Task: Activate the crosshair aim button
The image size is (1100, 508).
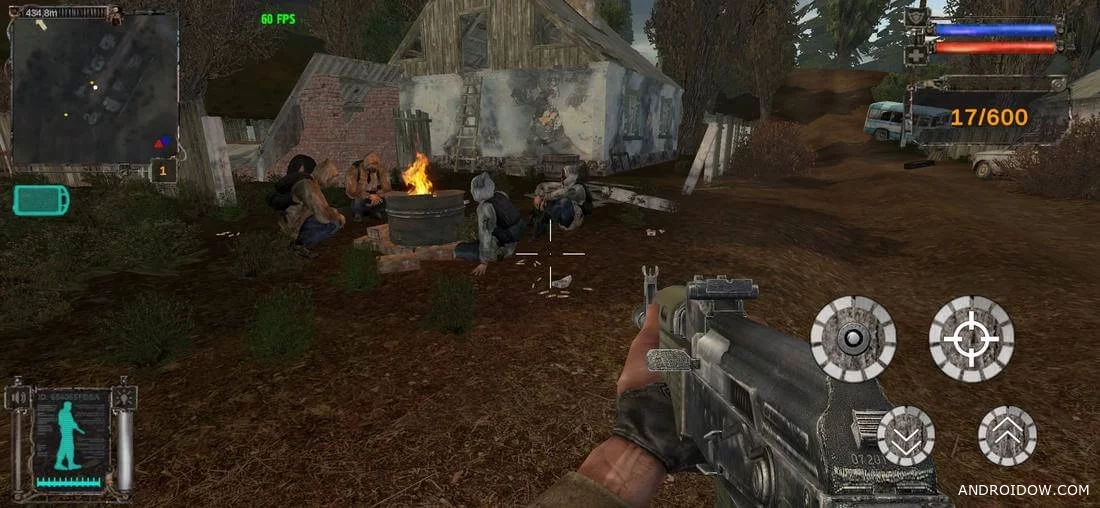Action: tap(971, 339)
